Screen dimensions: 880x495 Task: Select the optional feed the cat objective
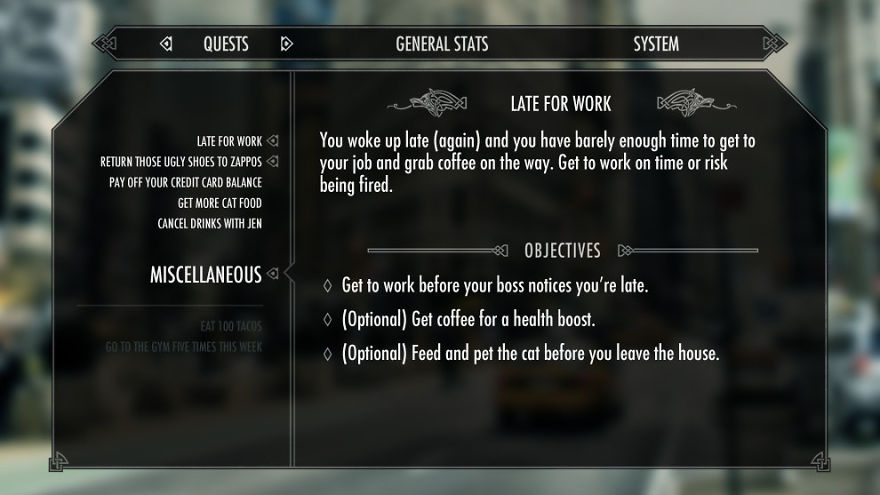[x=530, y=353]
